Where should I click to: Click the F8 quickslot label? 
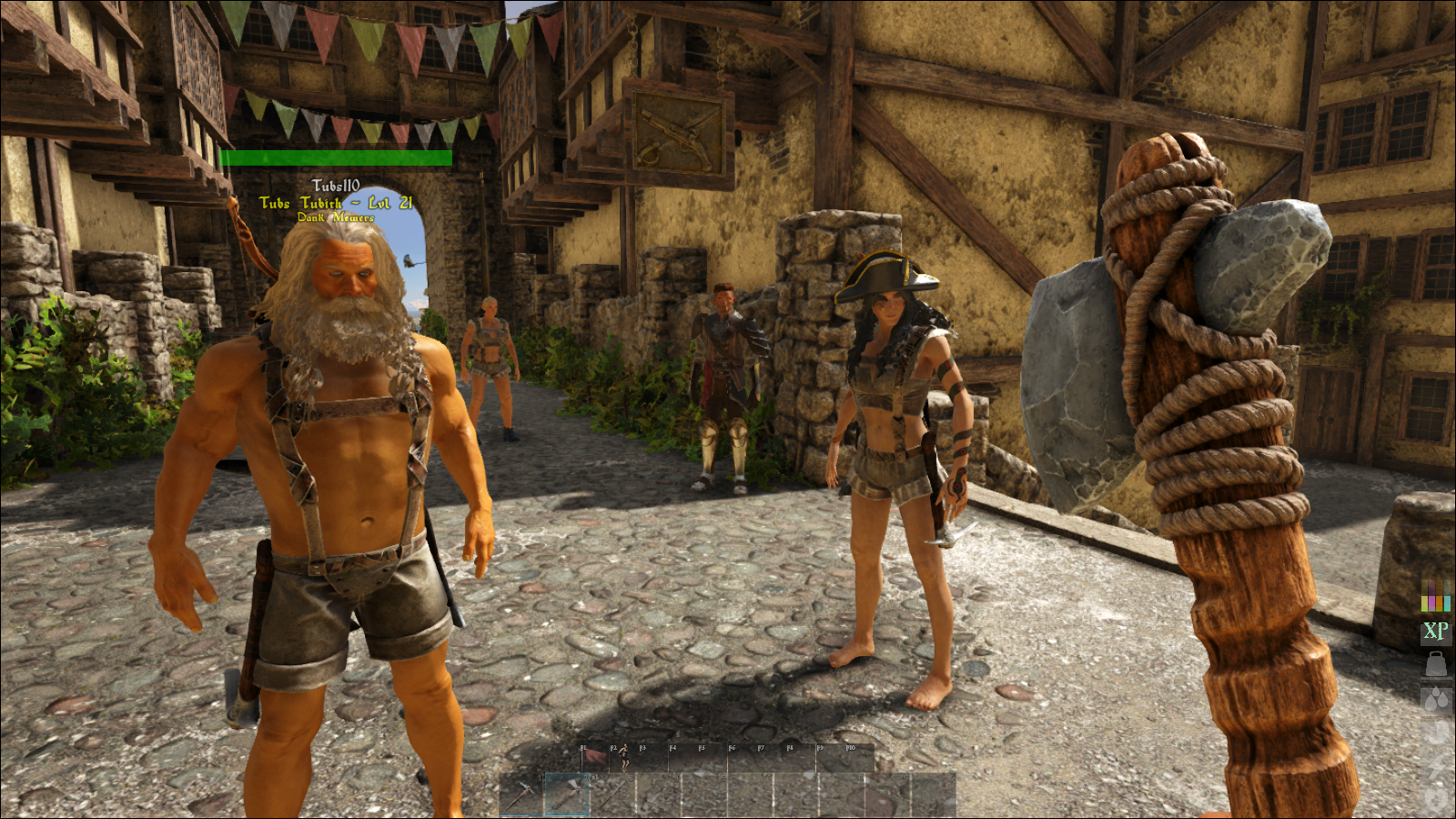[790, 747]
